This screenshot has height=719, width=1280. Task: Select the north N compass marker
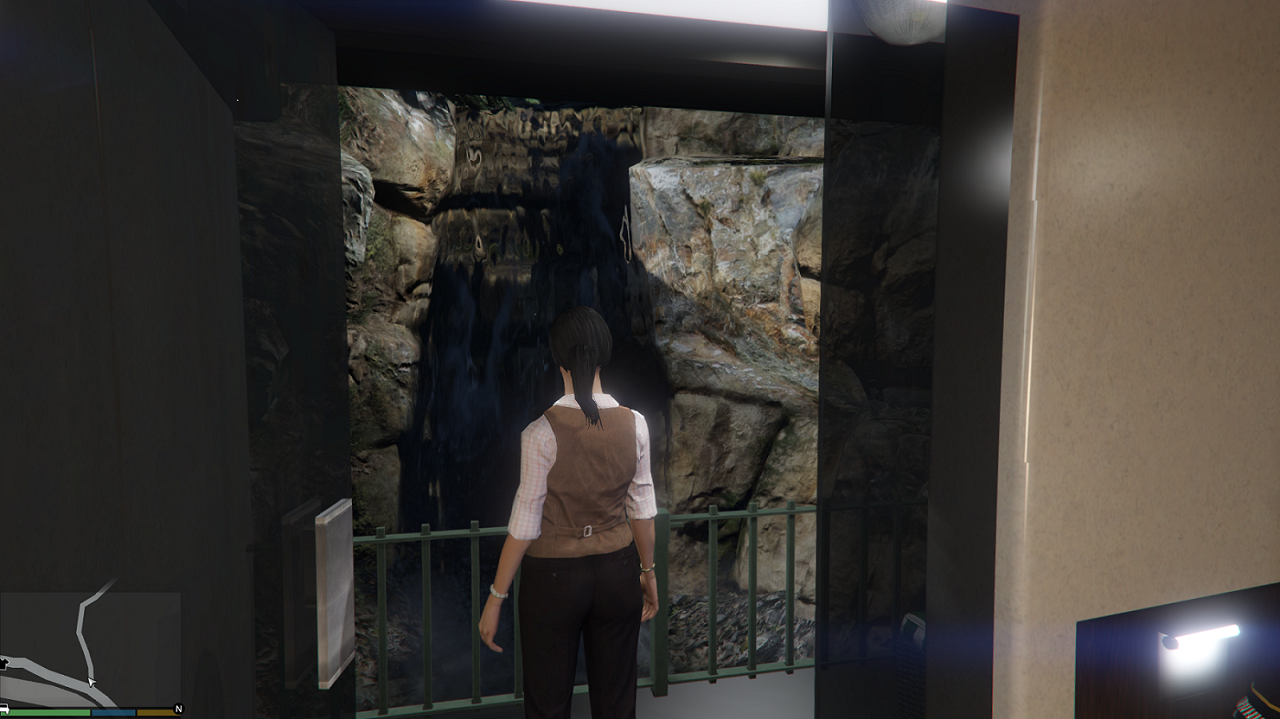tap(178, 708)
